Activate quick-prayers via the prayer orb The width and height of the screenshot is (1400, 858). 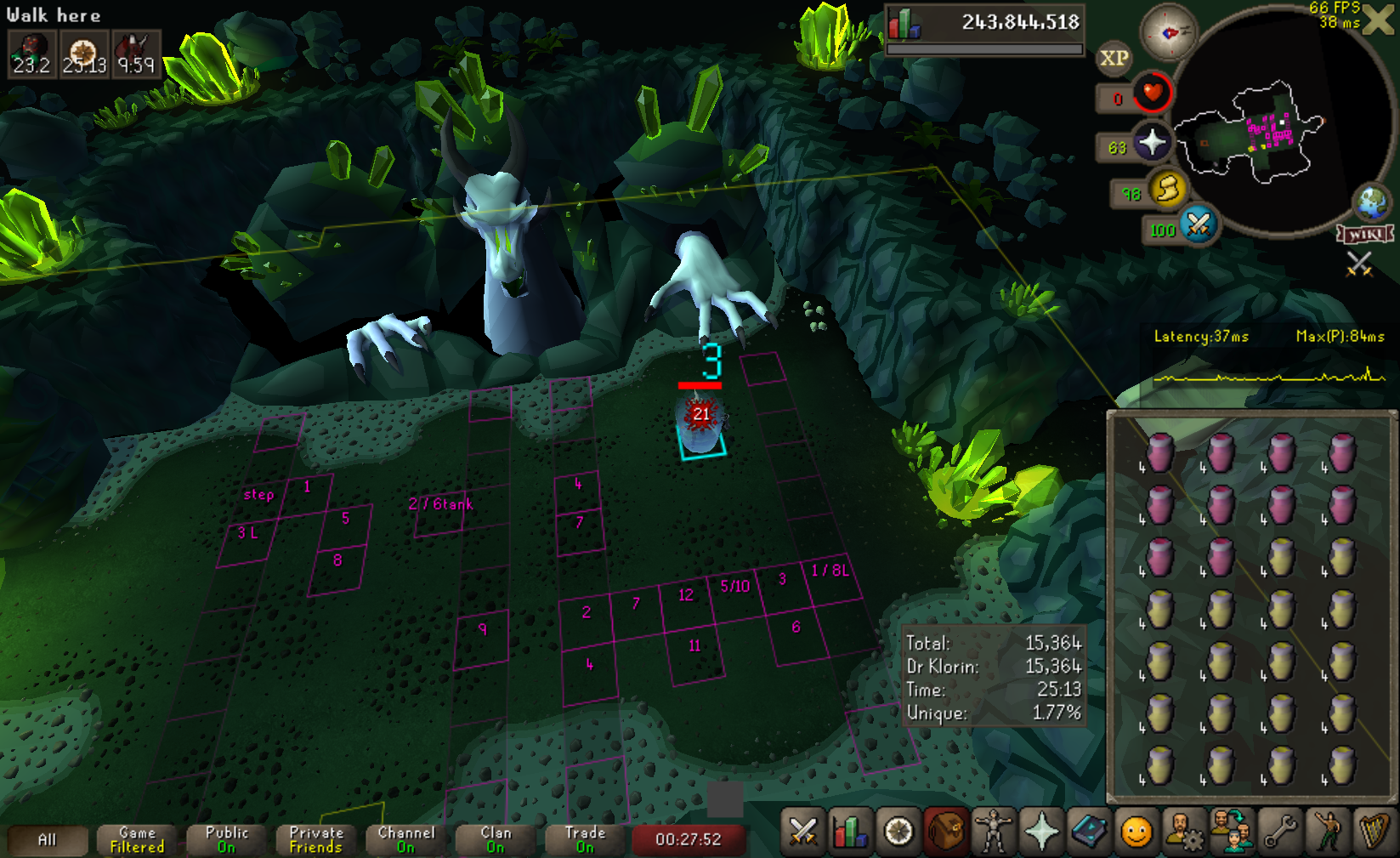point(1152,143)
